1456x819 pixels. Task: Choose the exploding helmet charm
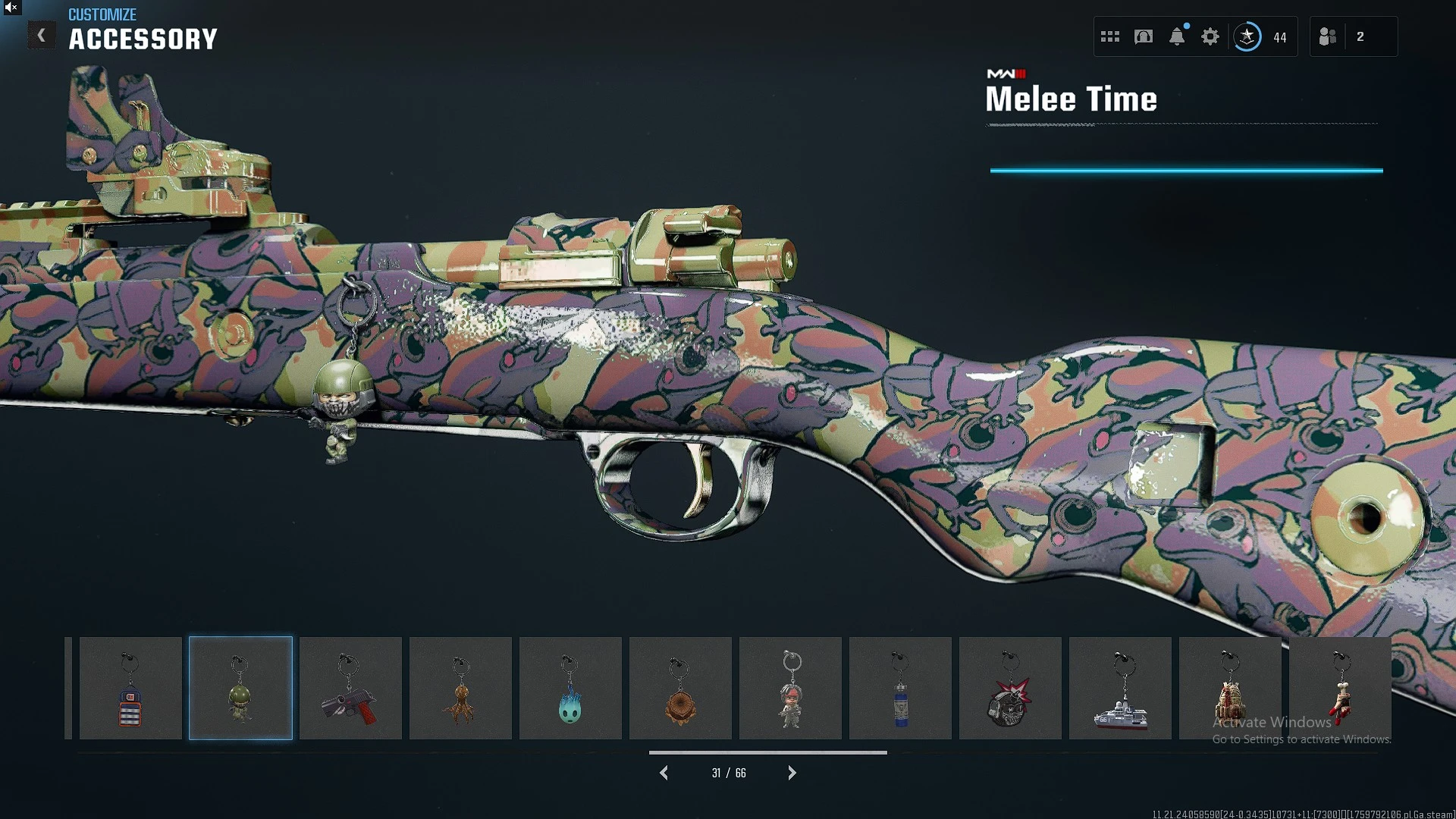point(1010,689)
